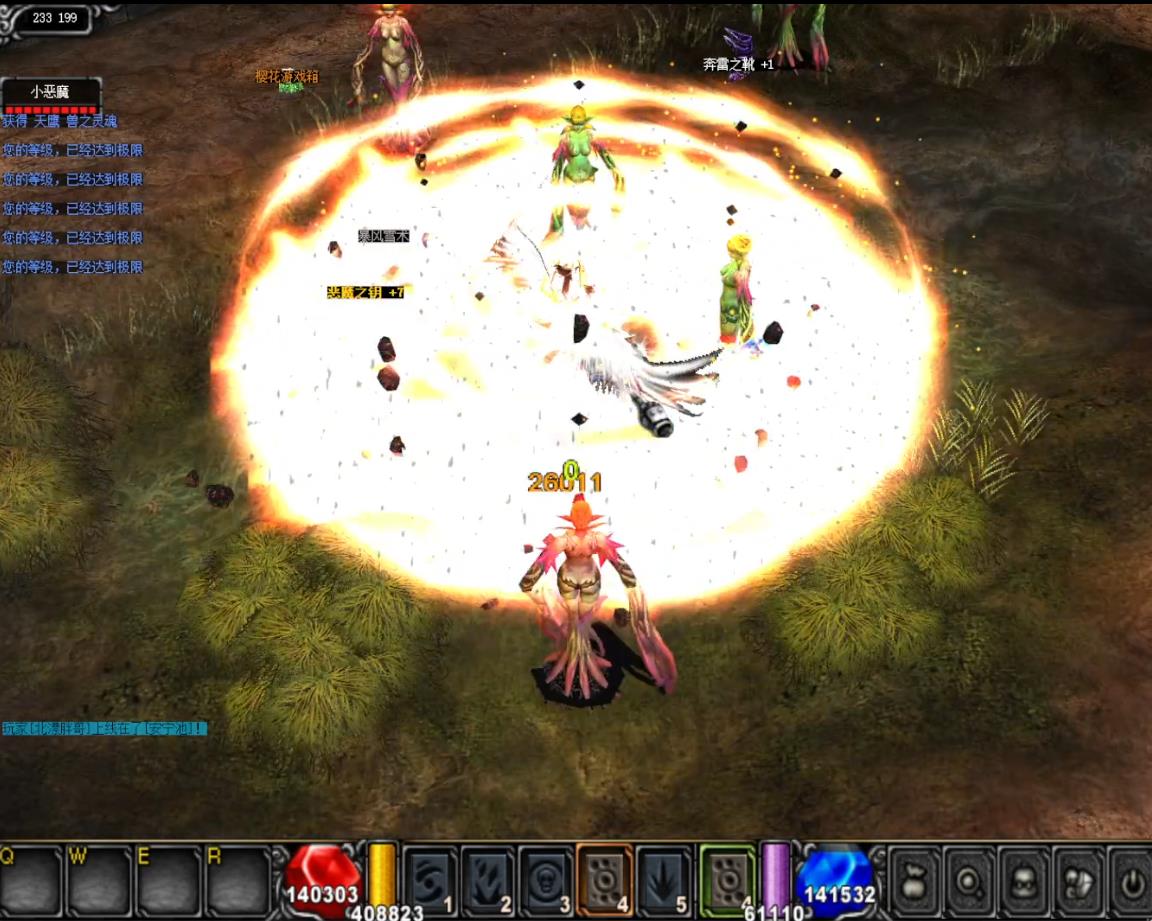This screenshot has width=1152, height=921.
Task: Open the two-heads party menu button
Action: tap(1077, 880)
